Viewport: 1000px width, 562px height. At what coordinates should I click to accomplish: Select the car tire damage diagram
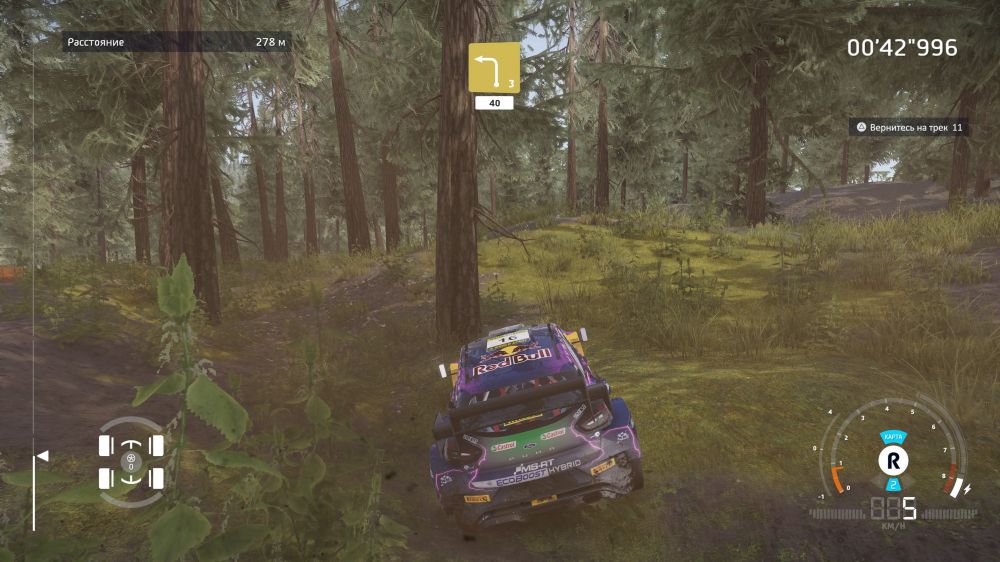click(x=131, y=462)
